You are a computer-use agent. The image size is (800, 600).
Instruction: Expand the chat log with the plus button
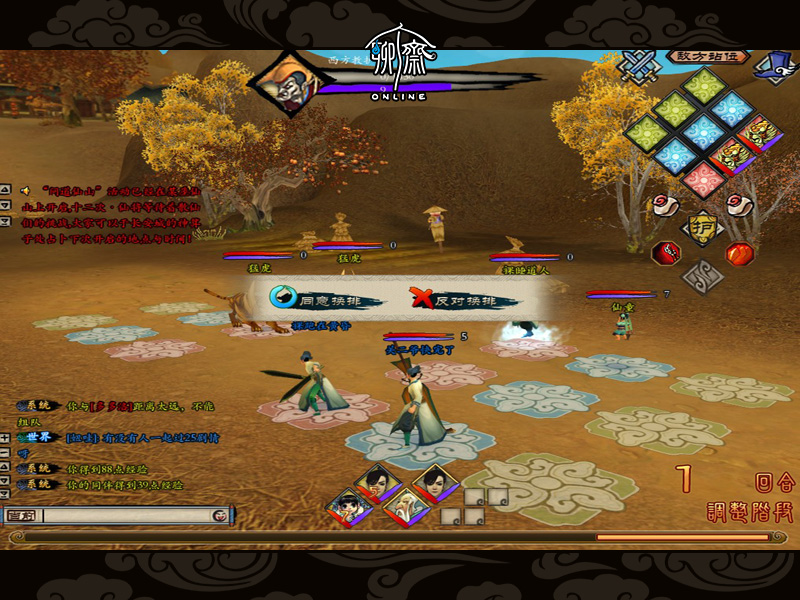[x=6, y=436]
